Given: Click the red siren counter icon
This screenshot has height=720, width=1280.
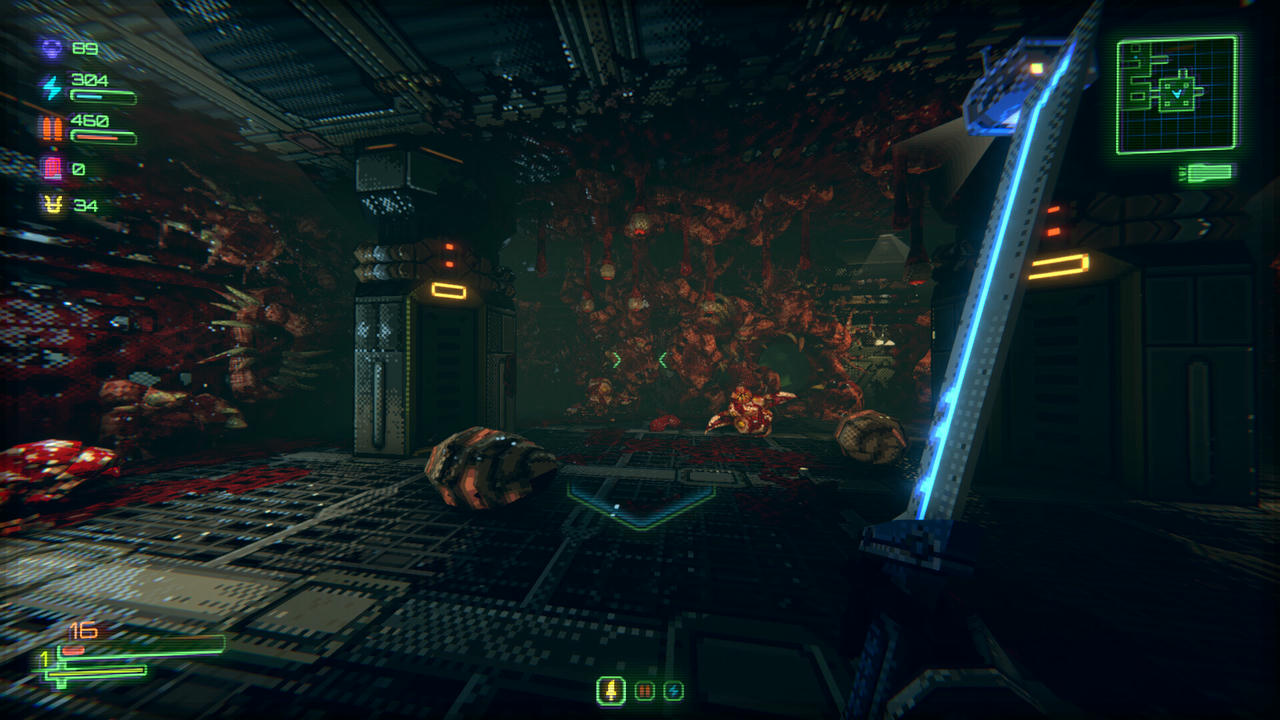Looking at the screenshot, I should 52,166.
